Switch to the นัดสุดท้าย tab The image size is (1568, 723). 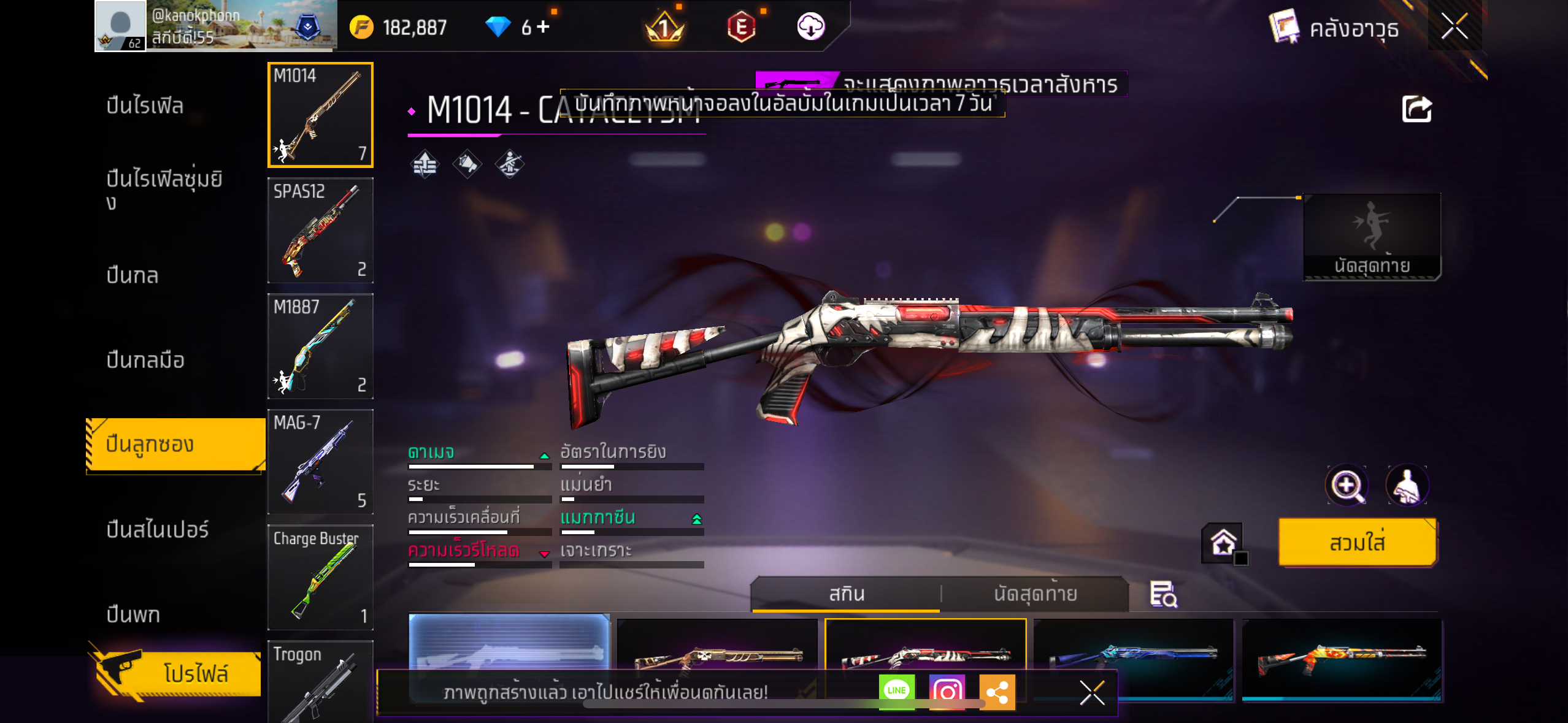(x=1035, y=594)
